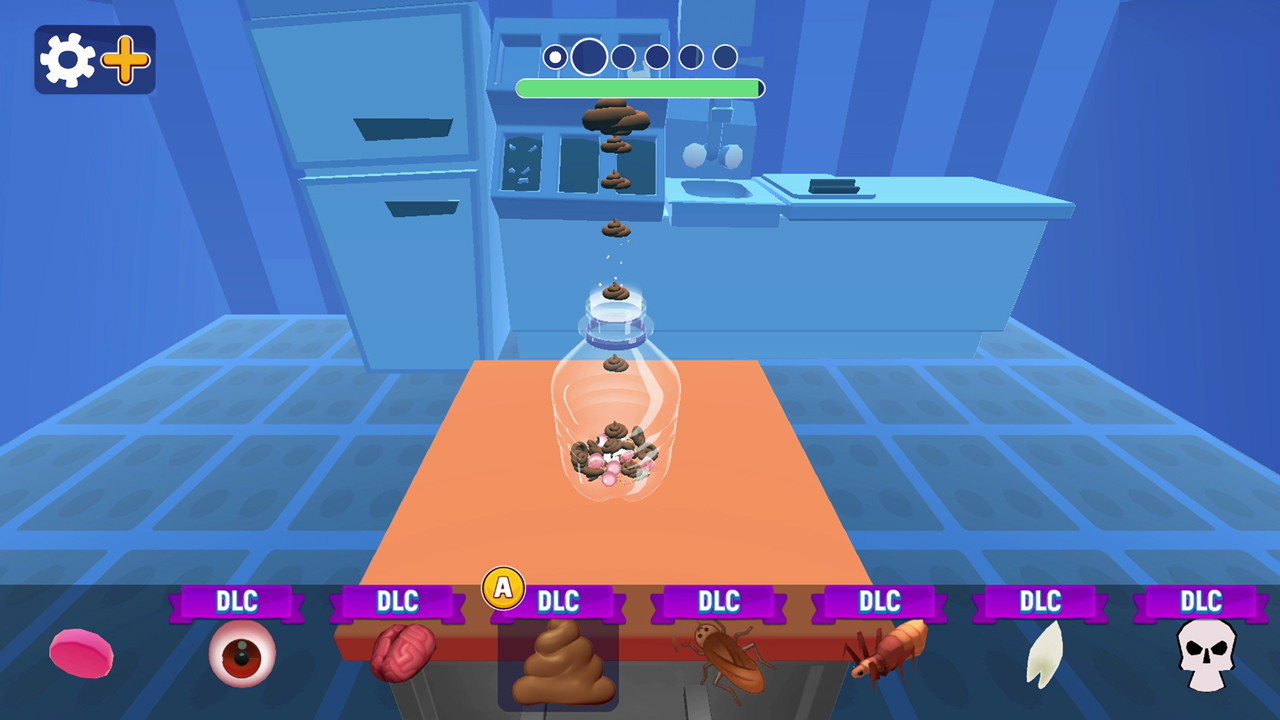Open the DLC banner above the cockroach
The width and height of the screenshot is (1280, 720).
click(x=719, y=601)
